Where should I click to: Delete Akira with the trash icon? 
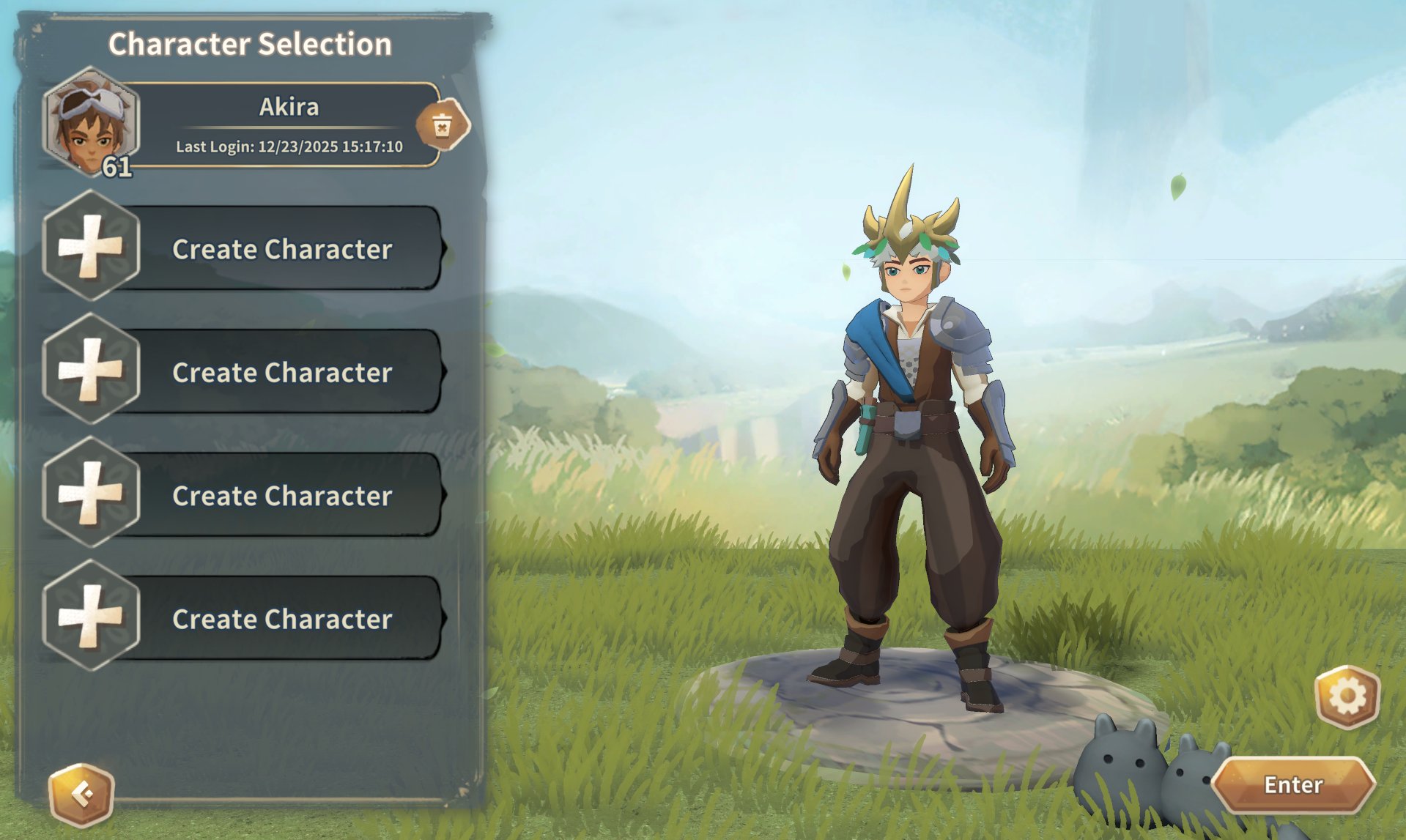(442, 125)
